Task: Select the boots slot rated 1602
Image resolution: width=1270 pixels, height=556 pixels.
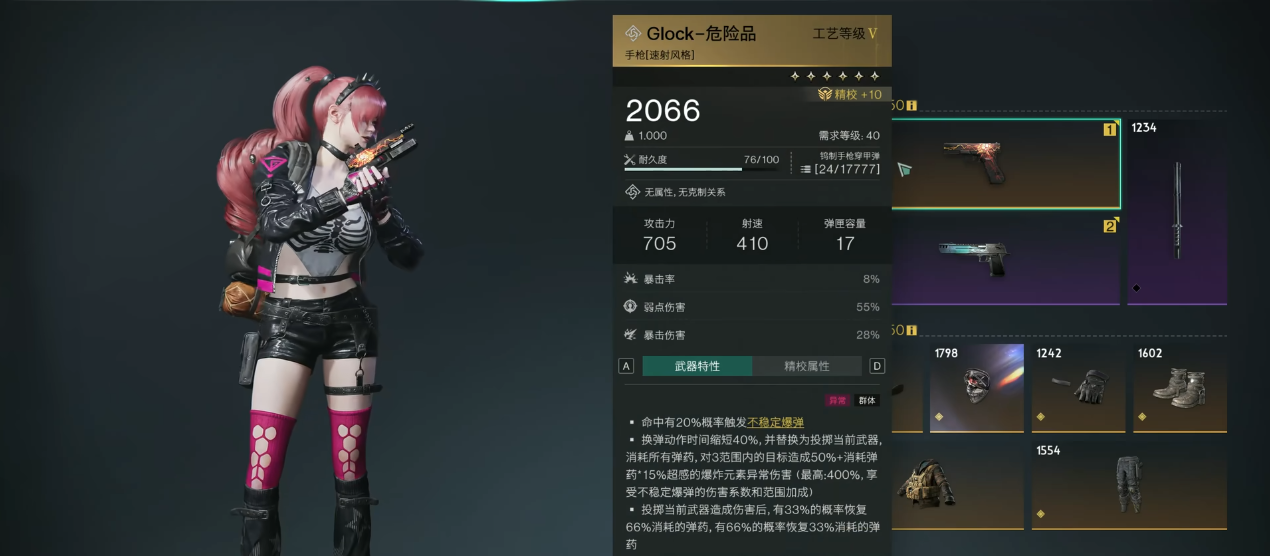Action: click(x=1181, y=387)
